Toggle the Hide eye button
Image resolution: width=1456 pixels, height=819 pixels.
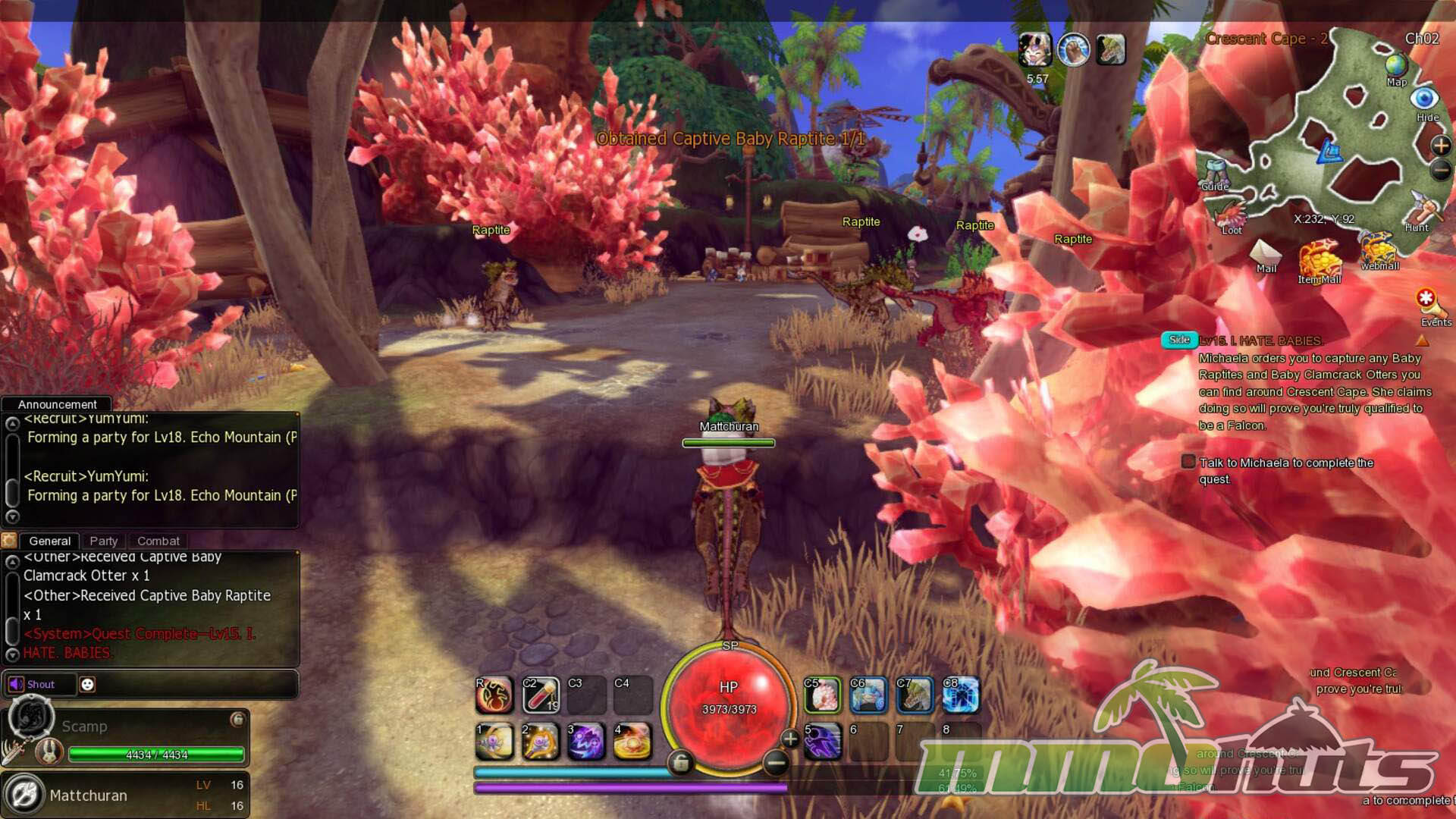1424,99
